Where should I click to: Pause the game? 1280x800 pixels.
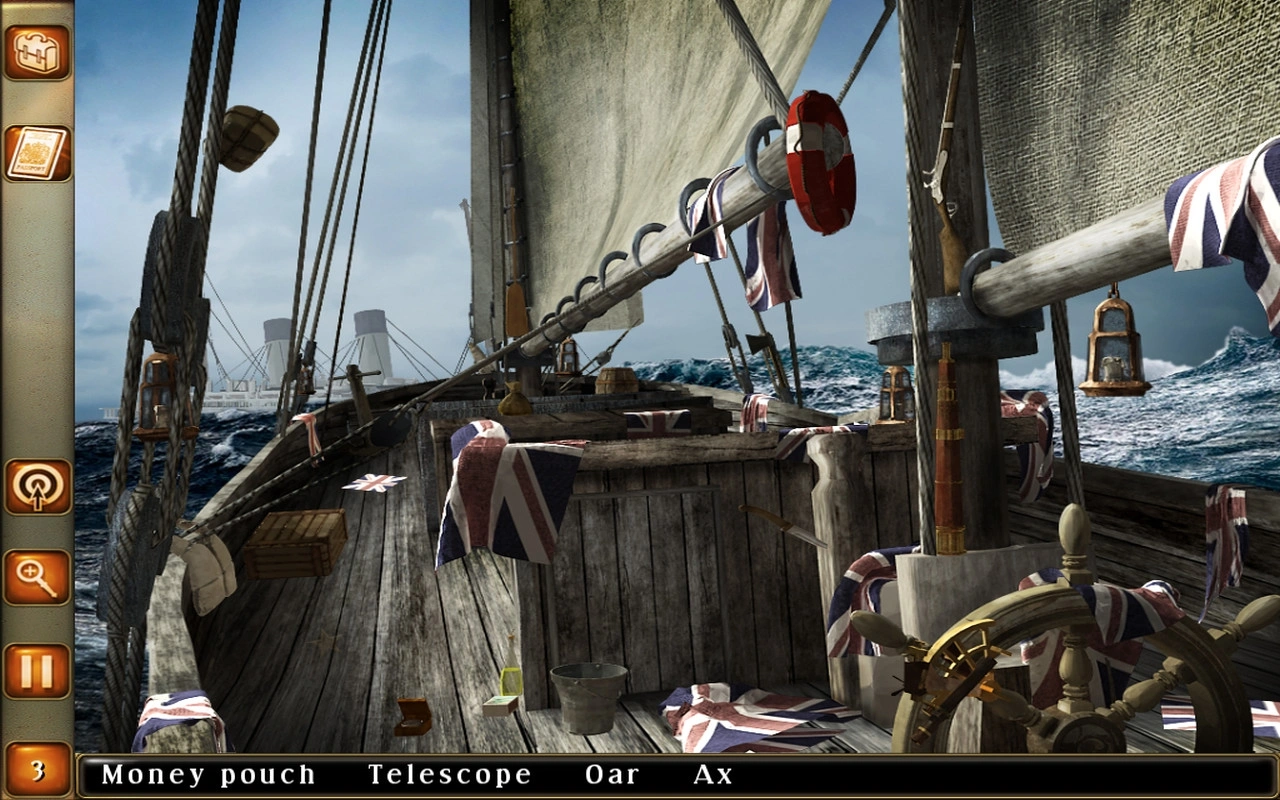point(37,670)
